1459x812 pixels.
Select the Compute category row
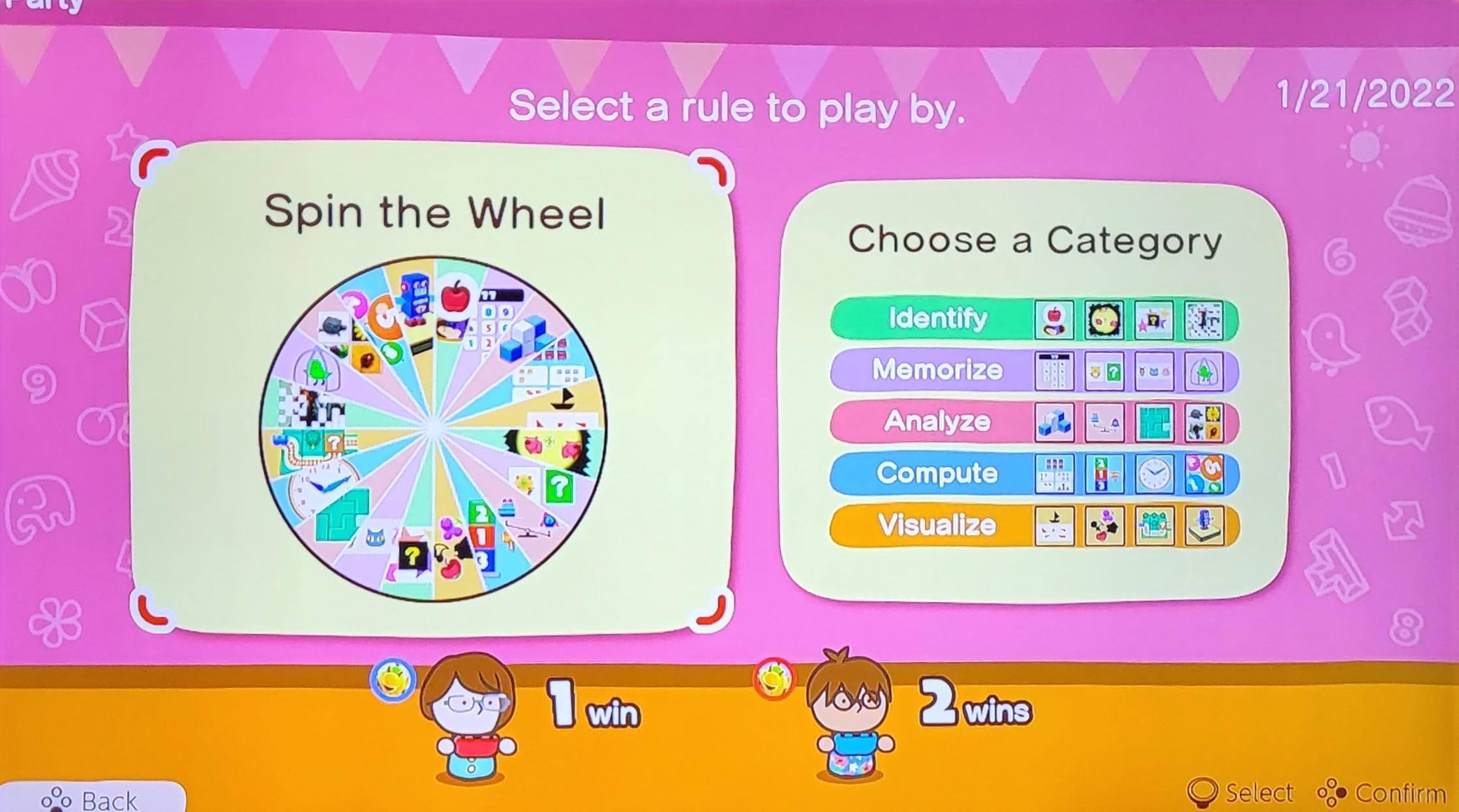938,474
